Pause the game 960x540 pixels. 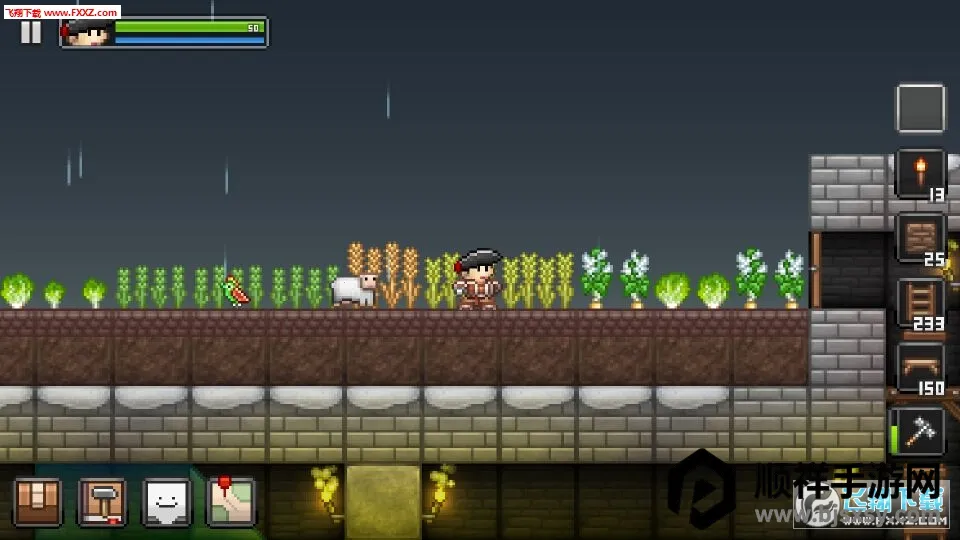31,32
